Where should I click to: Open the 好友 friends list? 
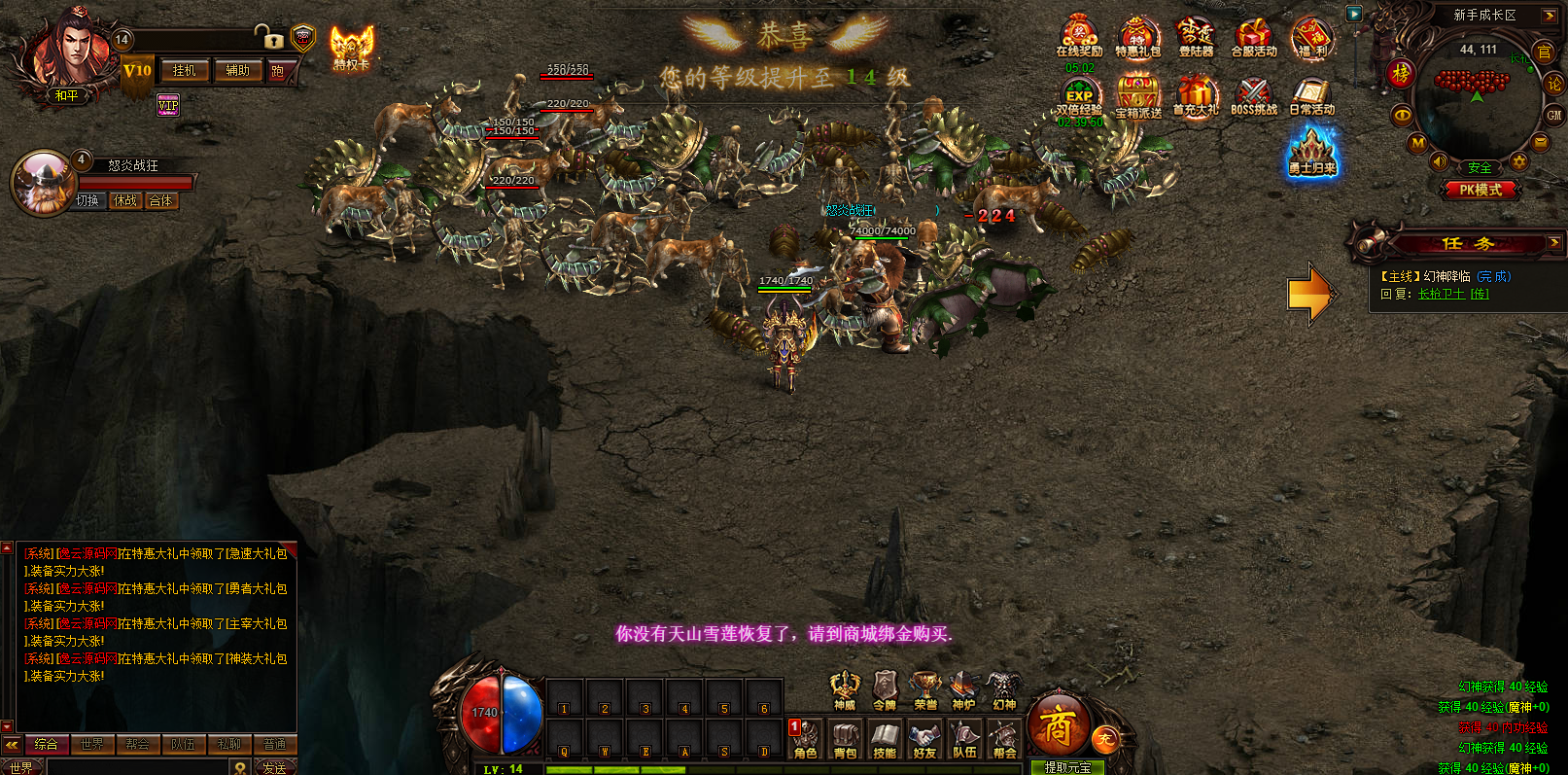coord(924,738)
